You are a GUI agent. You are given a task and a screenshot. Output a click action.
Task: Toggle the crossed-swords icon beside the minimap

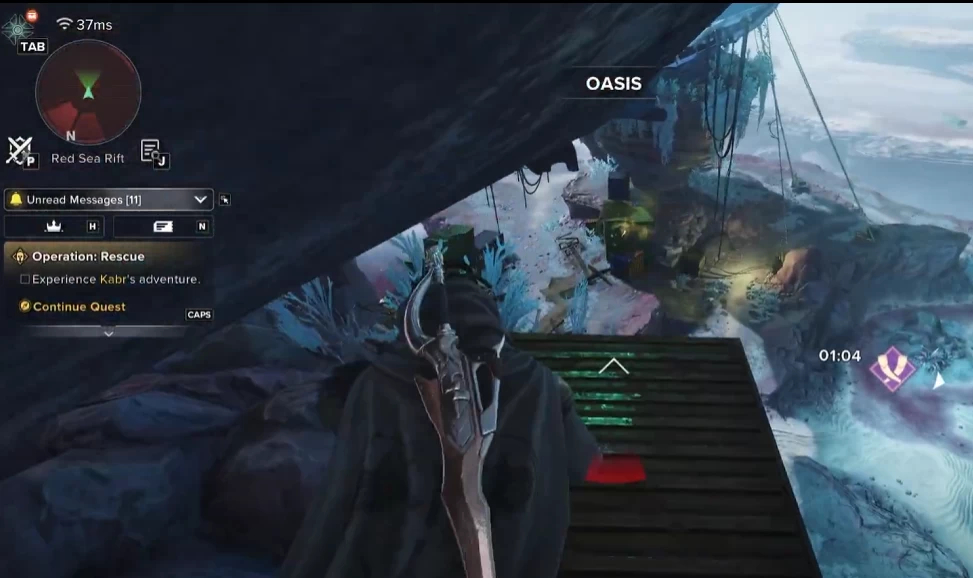(18, 149)
